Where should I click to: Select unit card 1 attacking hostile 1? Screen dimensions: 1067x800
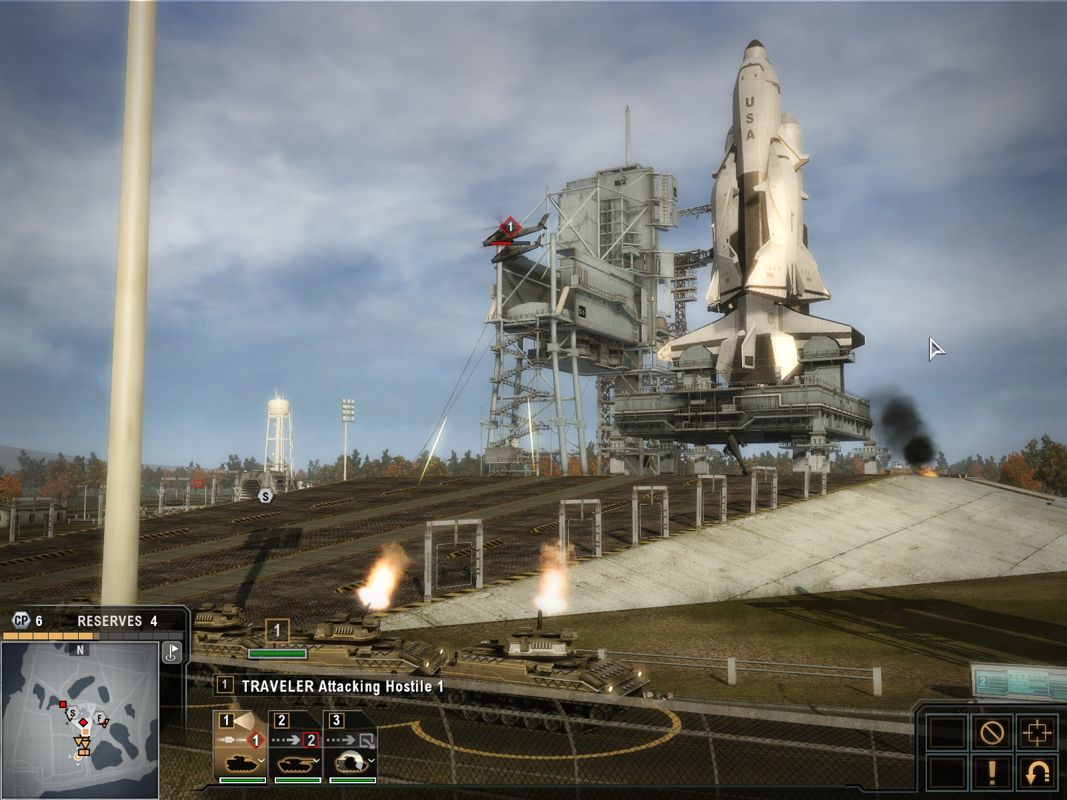[240, 748]
